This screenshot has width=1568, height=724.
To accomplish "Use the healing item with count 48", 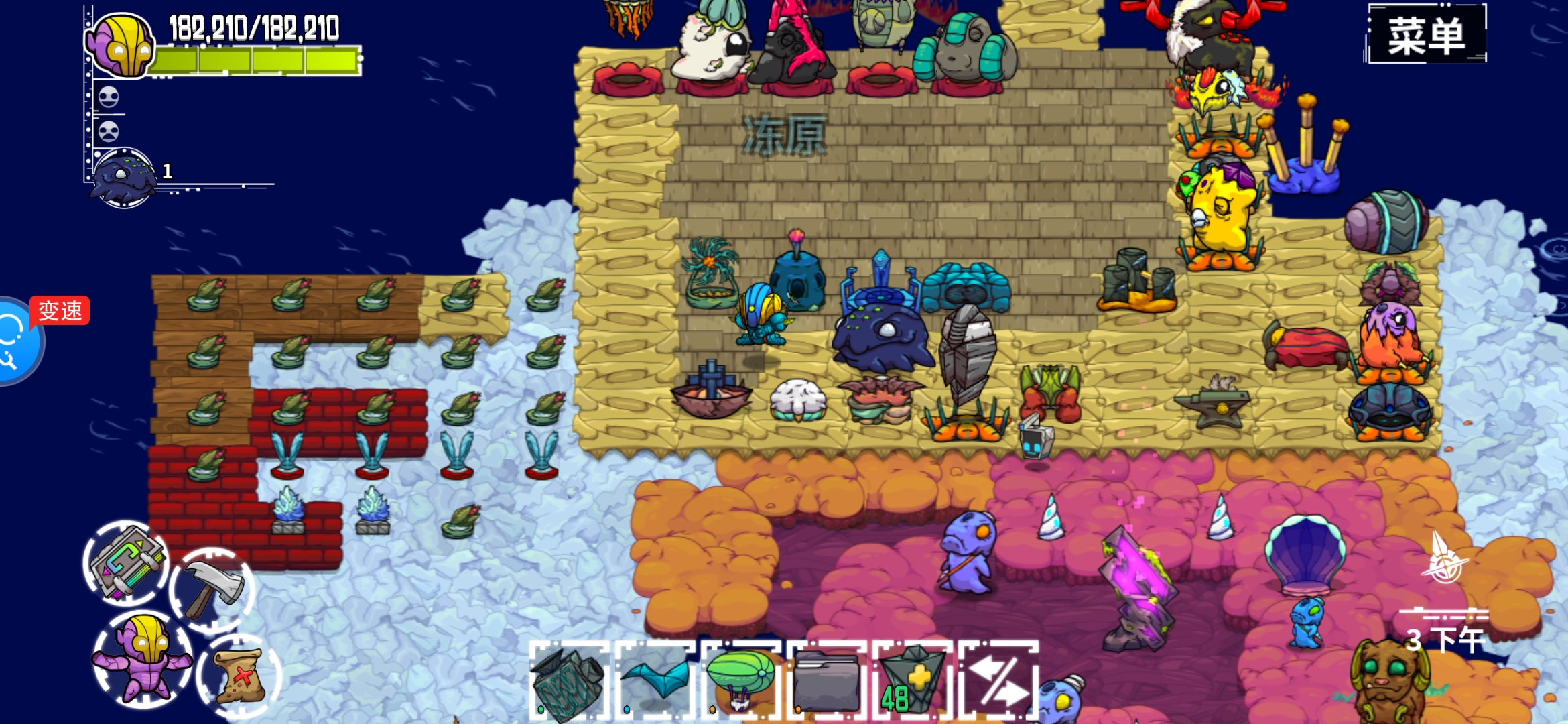I will [x=913, y=680].
